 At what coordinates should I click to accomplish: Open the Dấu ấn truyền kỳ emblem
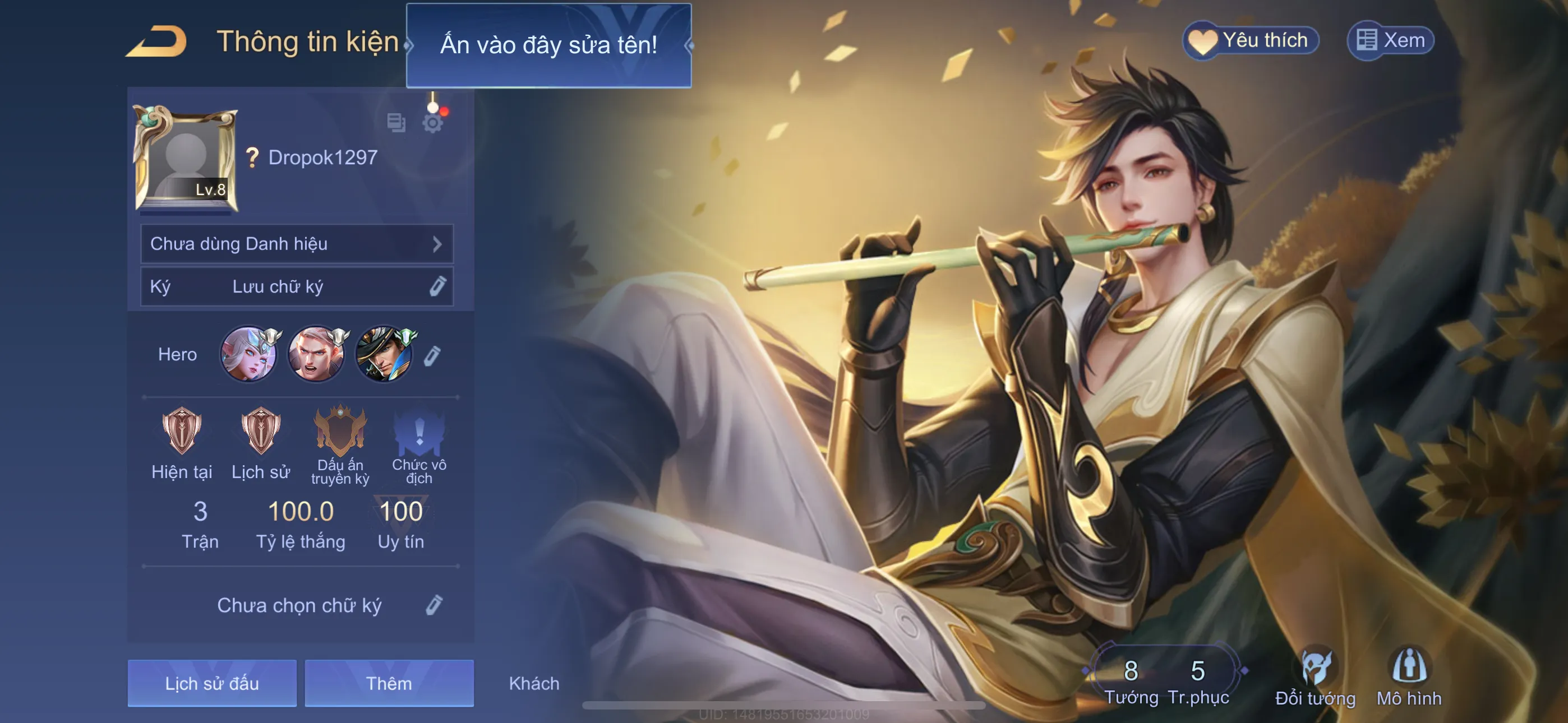pyautogui.click(x=340, y=432)
